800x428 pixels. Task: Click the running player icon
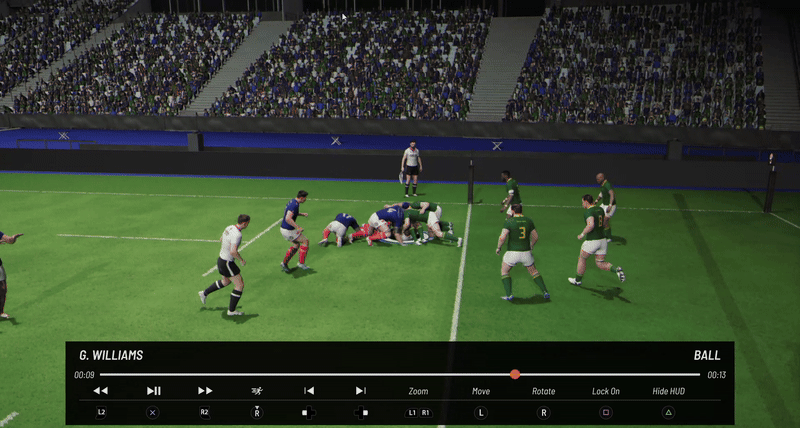point(257,391)
